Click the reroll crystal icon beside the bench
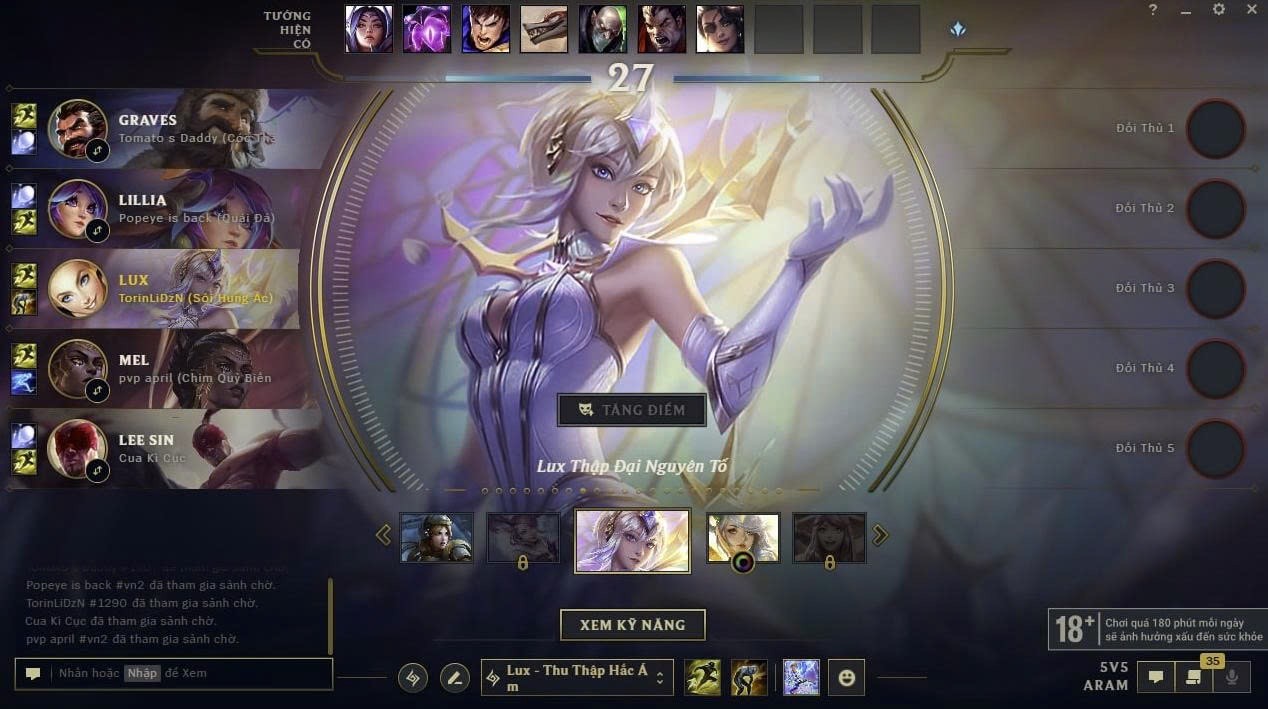The width and height of the screenshot is (1268, 709). pyautogui.click(x=958, y=30)
